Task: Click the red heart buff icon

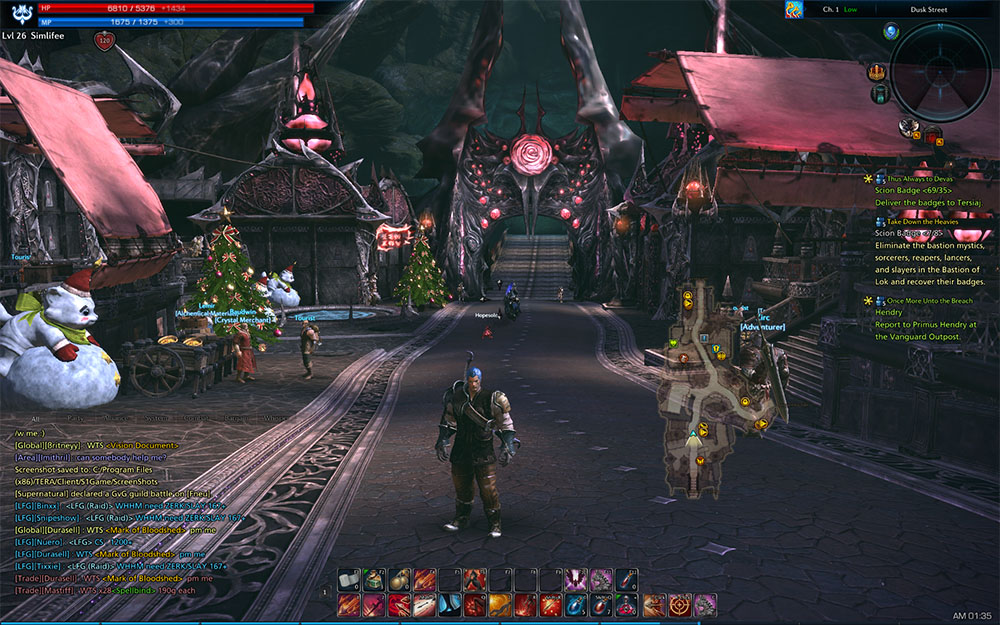Action: [x=104, y=41]
